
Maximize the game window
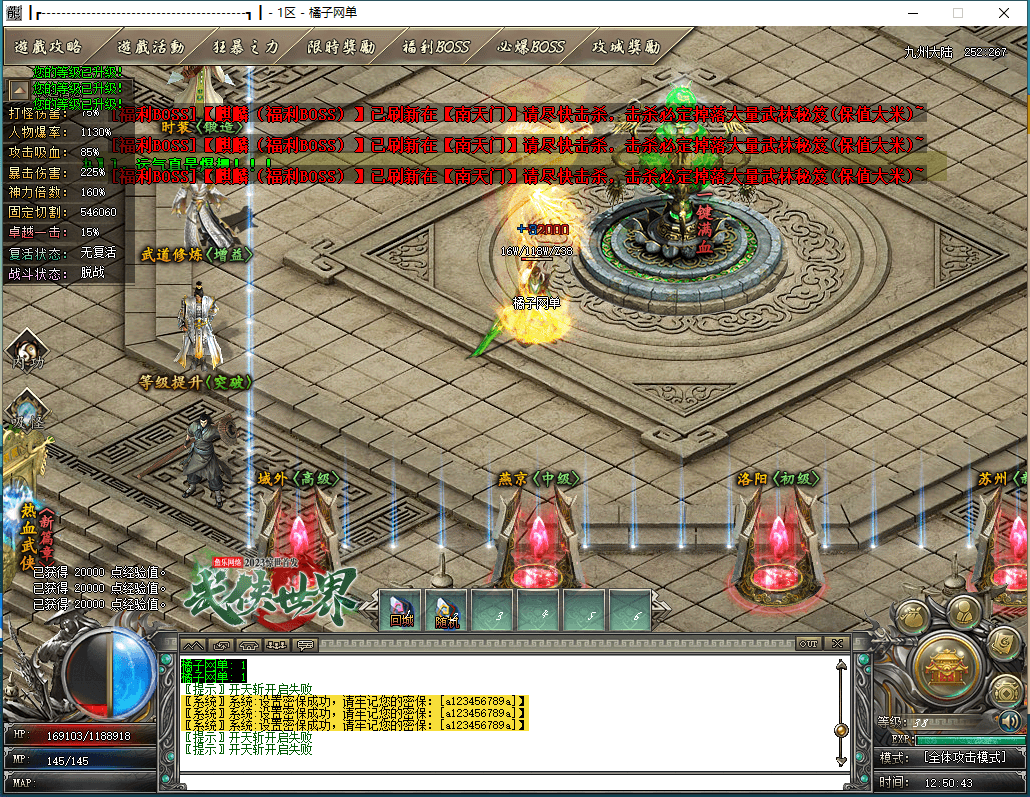tap(958, 13)
